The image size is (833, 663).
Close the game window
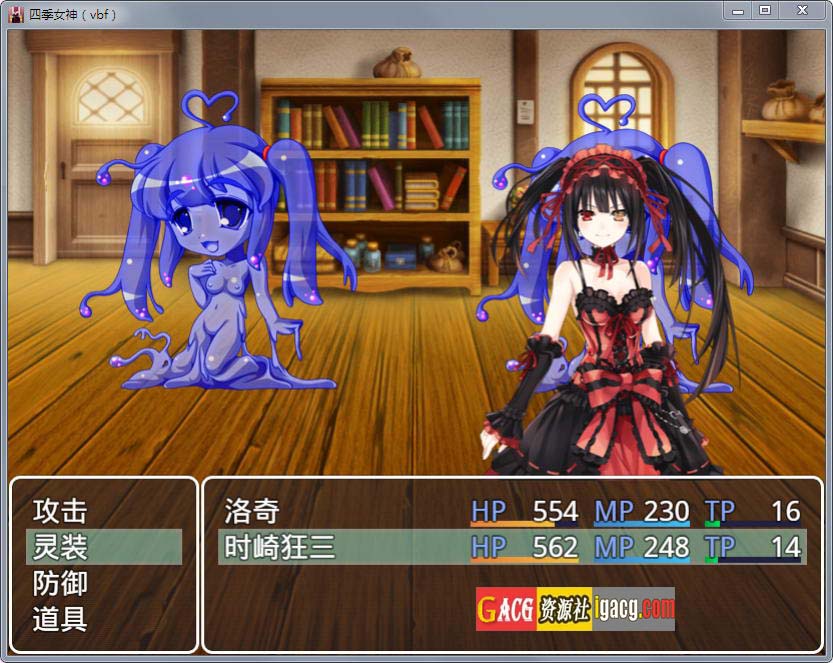coord(801,9)
